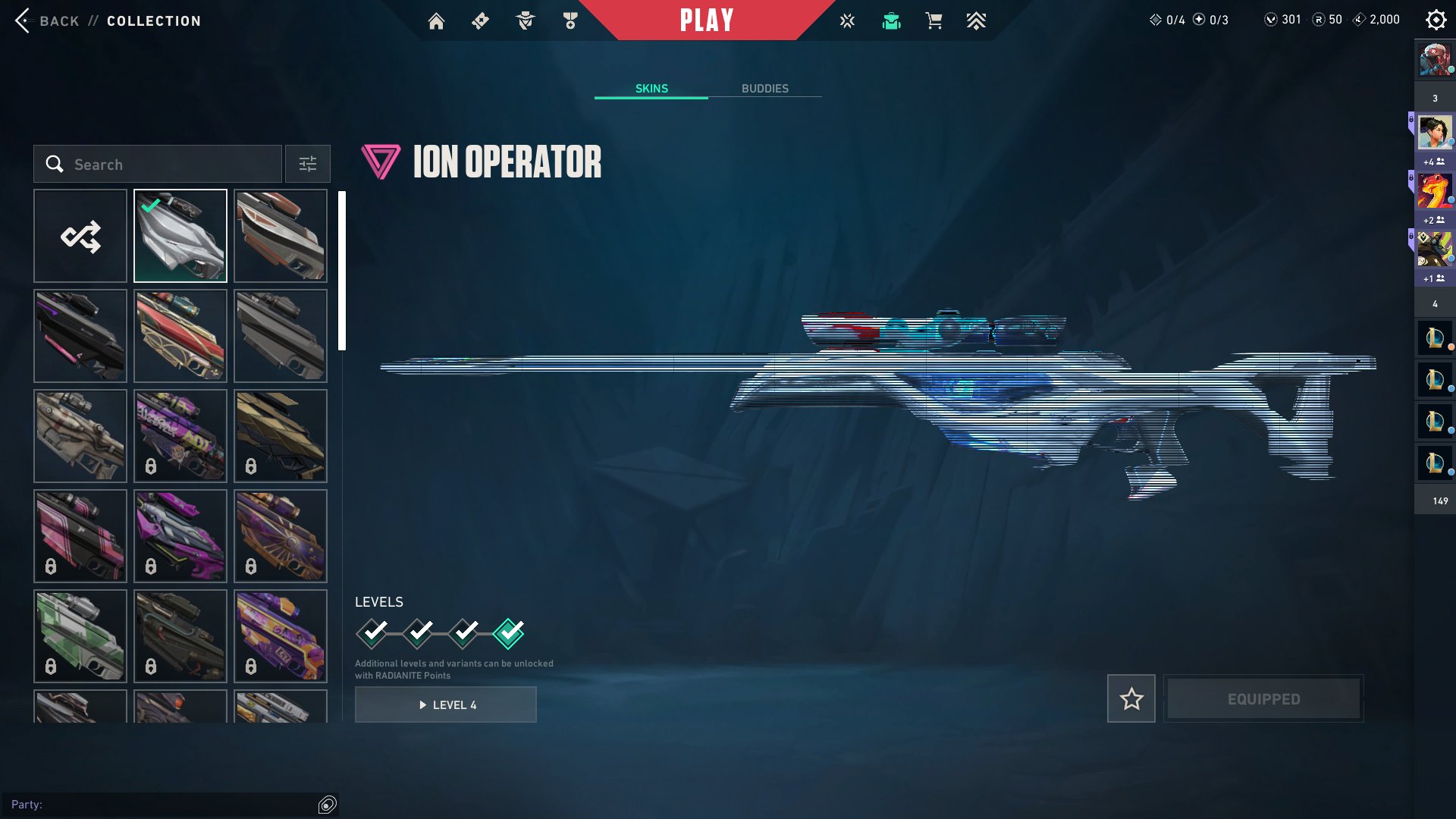
Task: Select the equipped Ion Operator thumbnail
Action: 180,236
